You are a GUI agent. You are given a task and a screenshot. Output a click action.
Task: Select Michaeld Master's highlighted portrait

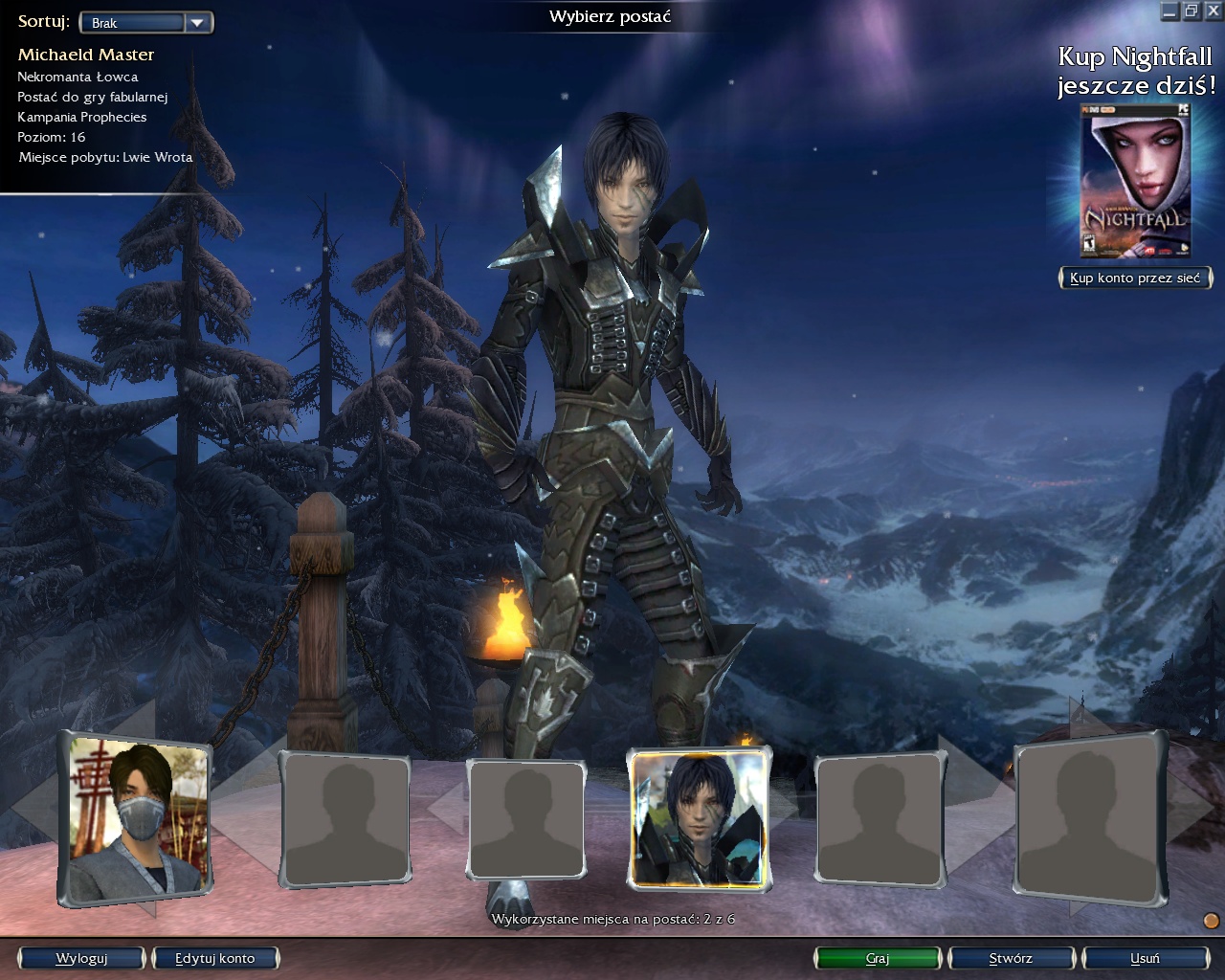click(x=700, y=818)
